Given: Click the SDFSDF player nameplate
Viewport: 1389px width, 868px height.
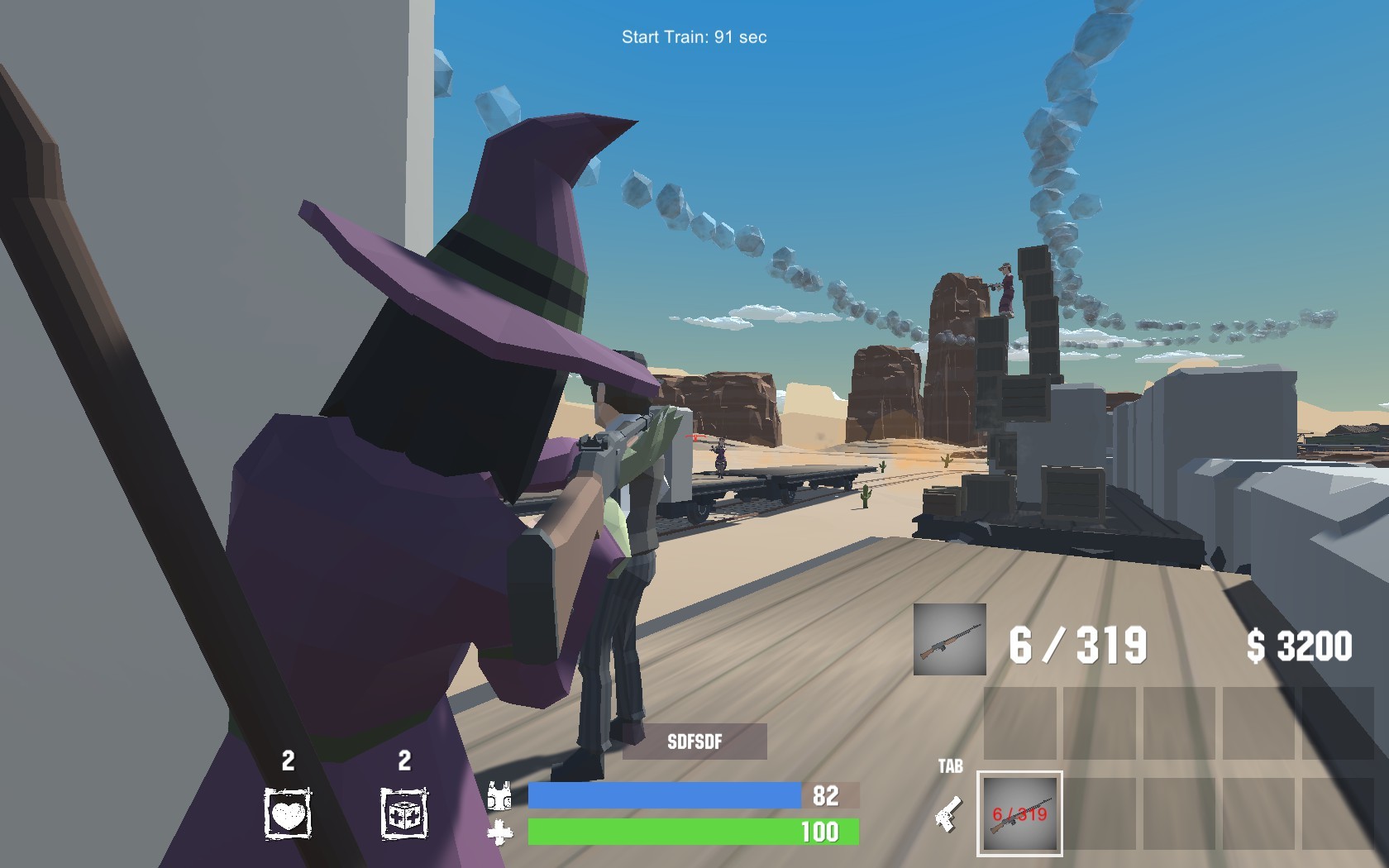Looking at the screenshot, I should coord(695,742).
